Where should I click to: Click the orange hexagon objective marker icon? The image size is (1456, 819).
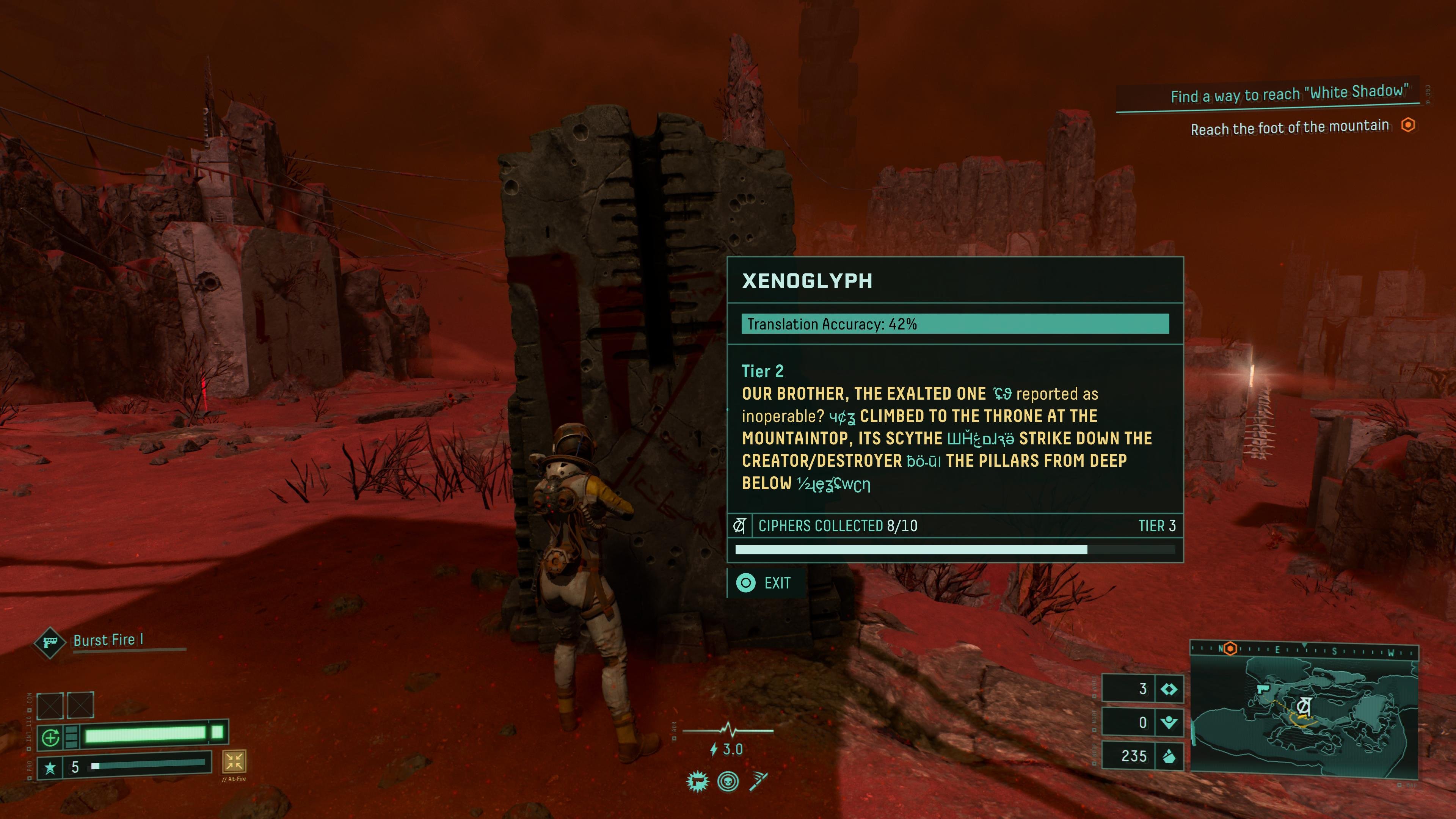1408,125
